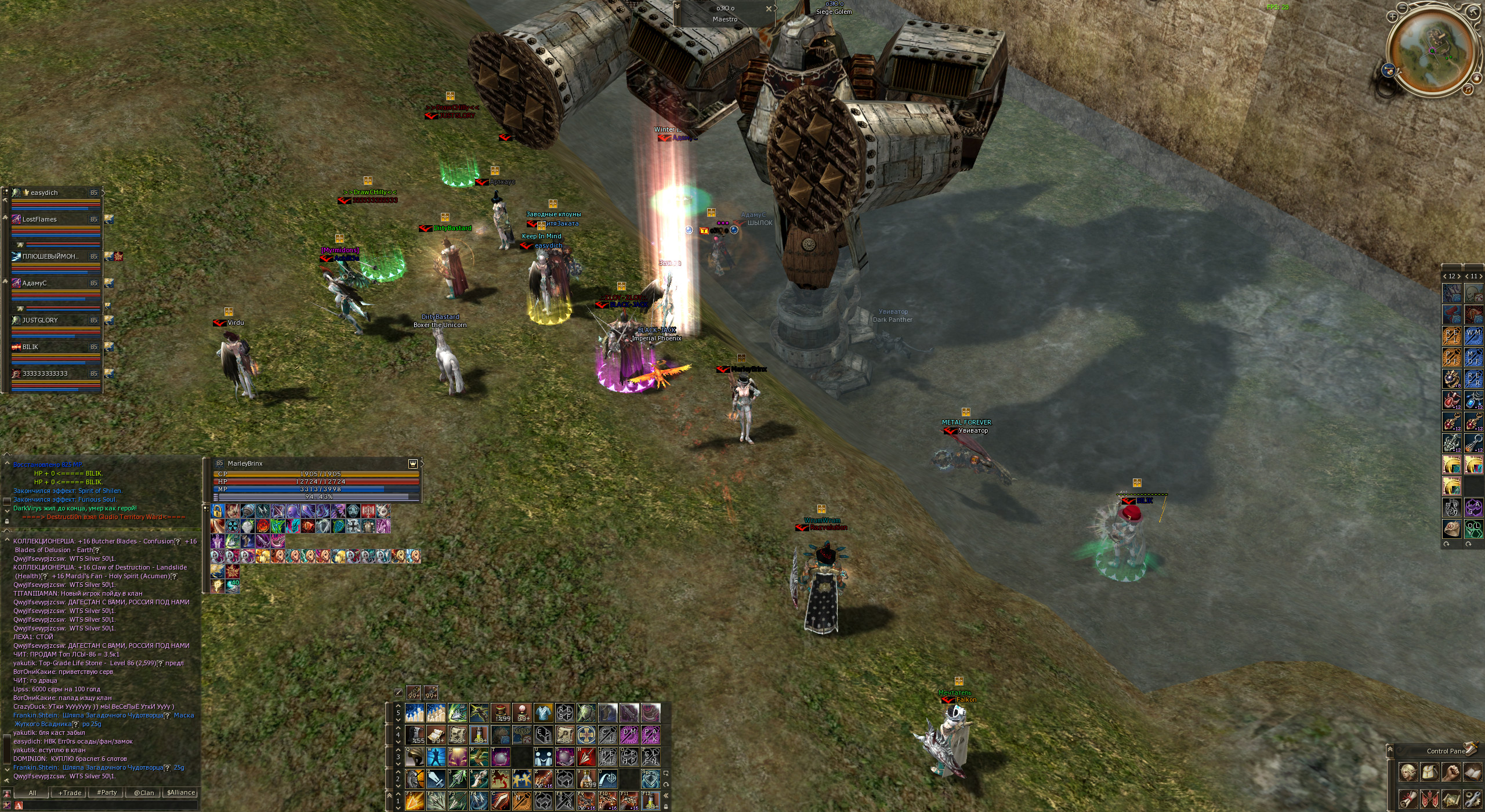1485x812 pixels.
Task: Select the @Clan chat tab
Action: pyautogui.click(x=144, y=793)
